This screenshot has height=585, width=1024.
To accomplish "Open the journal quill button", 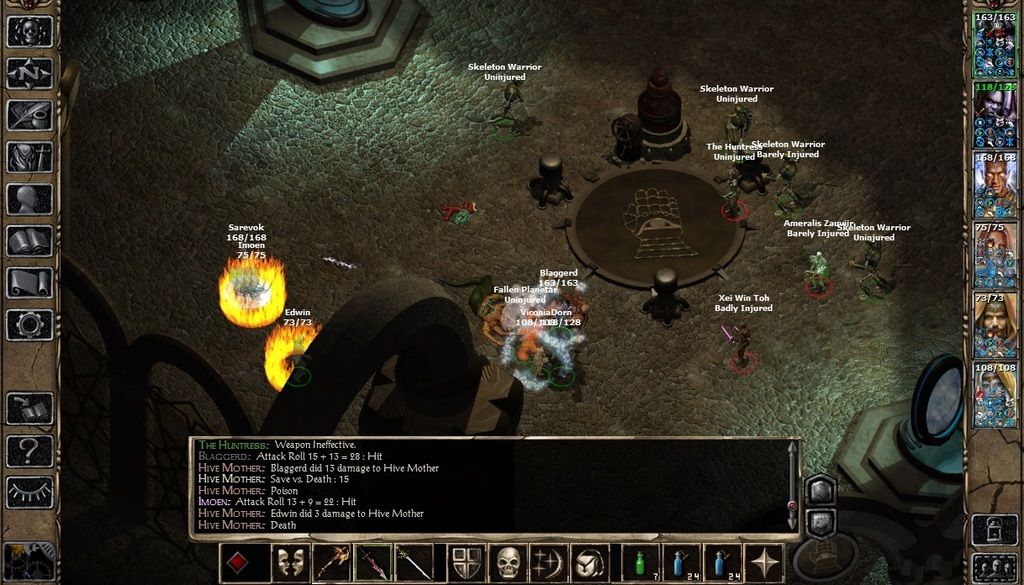I will pos(30,115).
